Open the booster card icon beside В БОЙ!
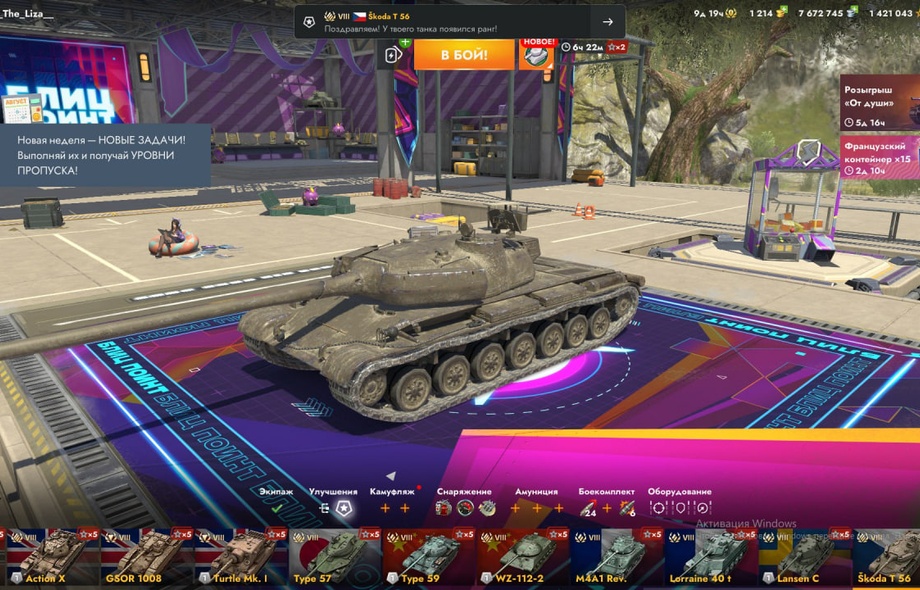 coord(394,55)
